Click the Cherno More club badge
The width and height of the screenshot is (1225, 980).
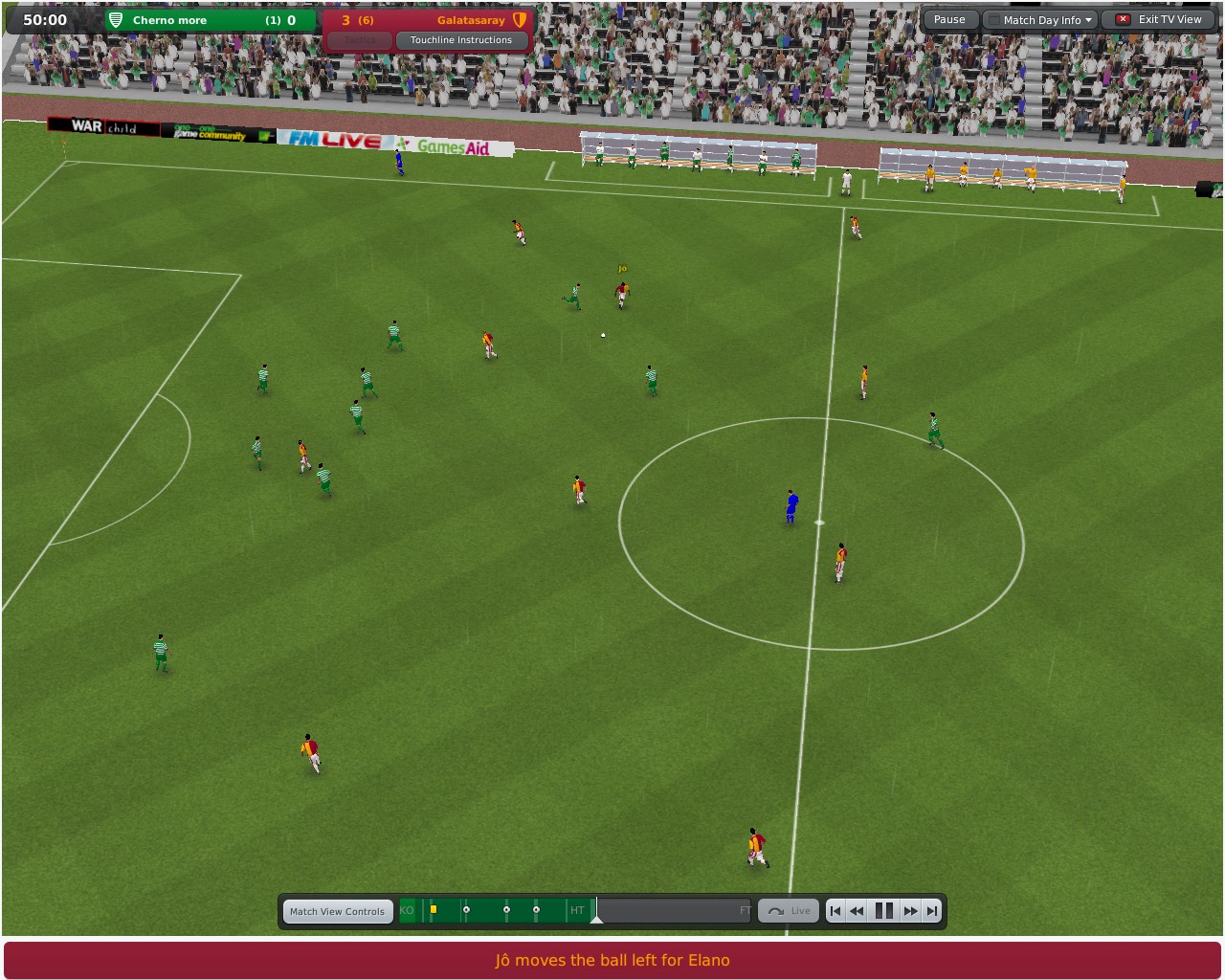[x=115, y=19]
